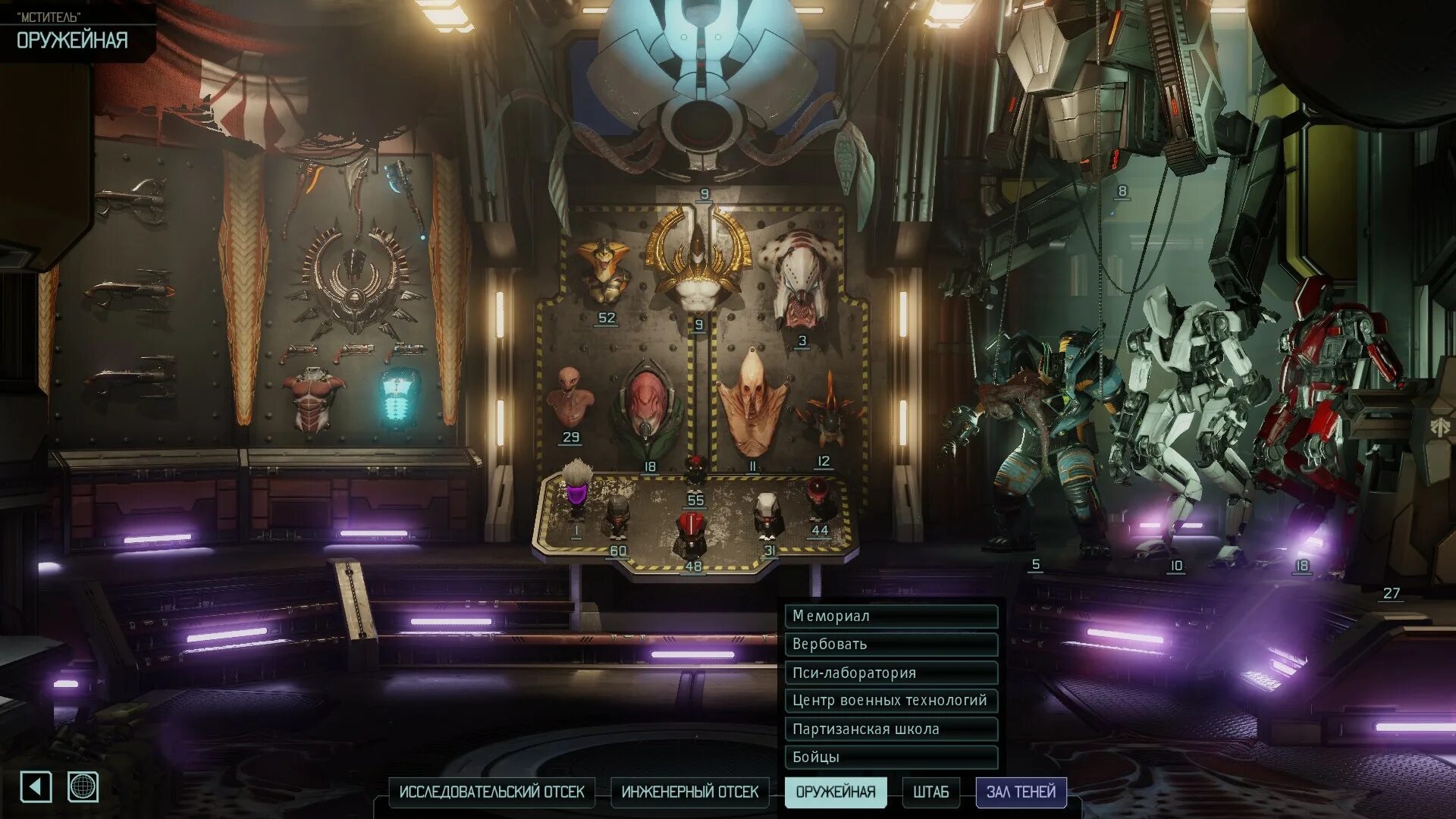
Task: Open the Мемориал menu entry
Action: click(x=890, y=616)
